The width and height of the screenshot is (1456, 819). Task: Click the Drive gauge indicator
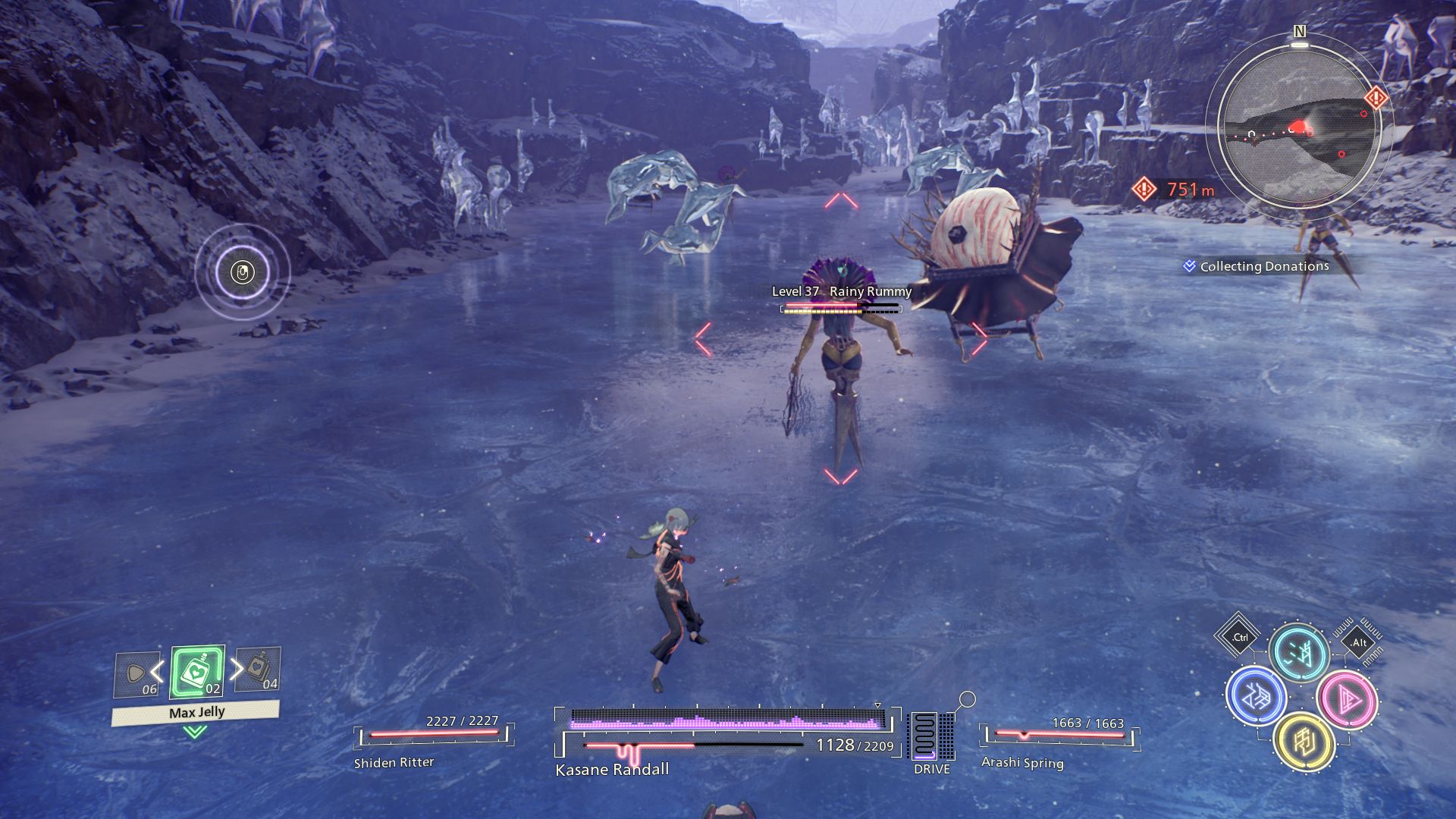pos(931,738)
